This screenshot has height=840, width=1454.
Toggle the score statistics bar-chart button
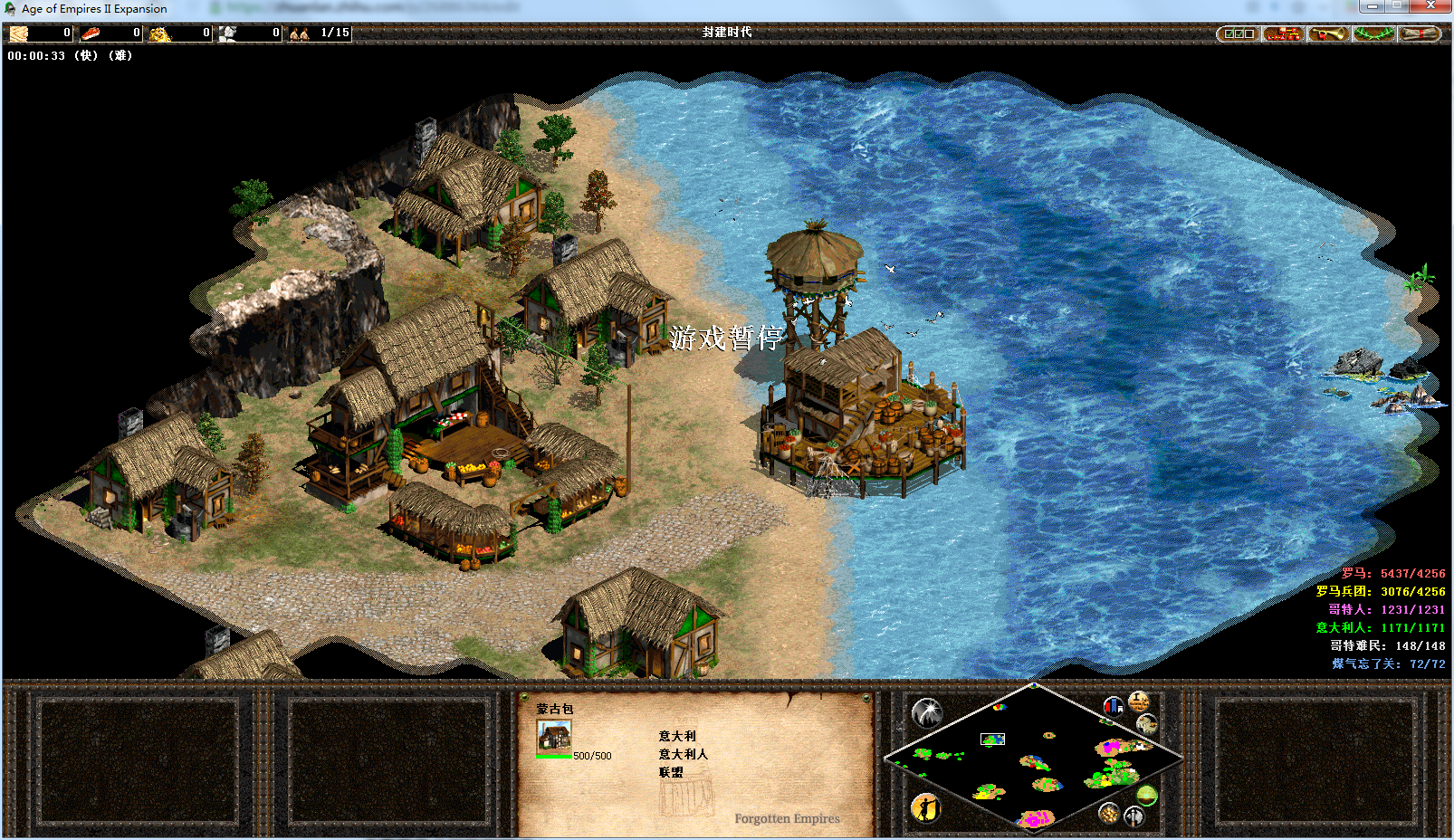point(1114,705)
